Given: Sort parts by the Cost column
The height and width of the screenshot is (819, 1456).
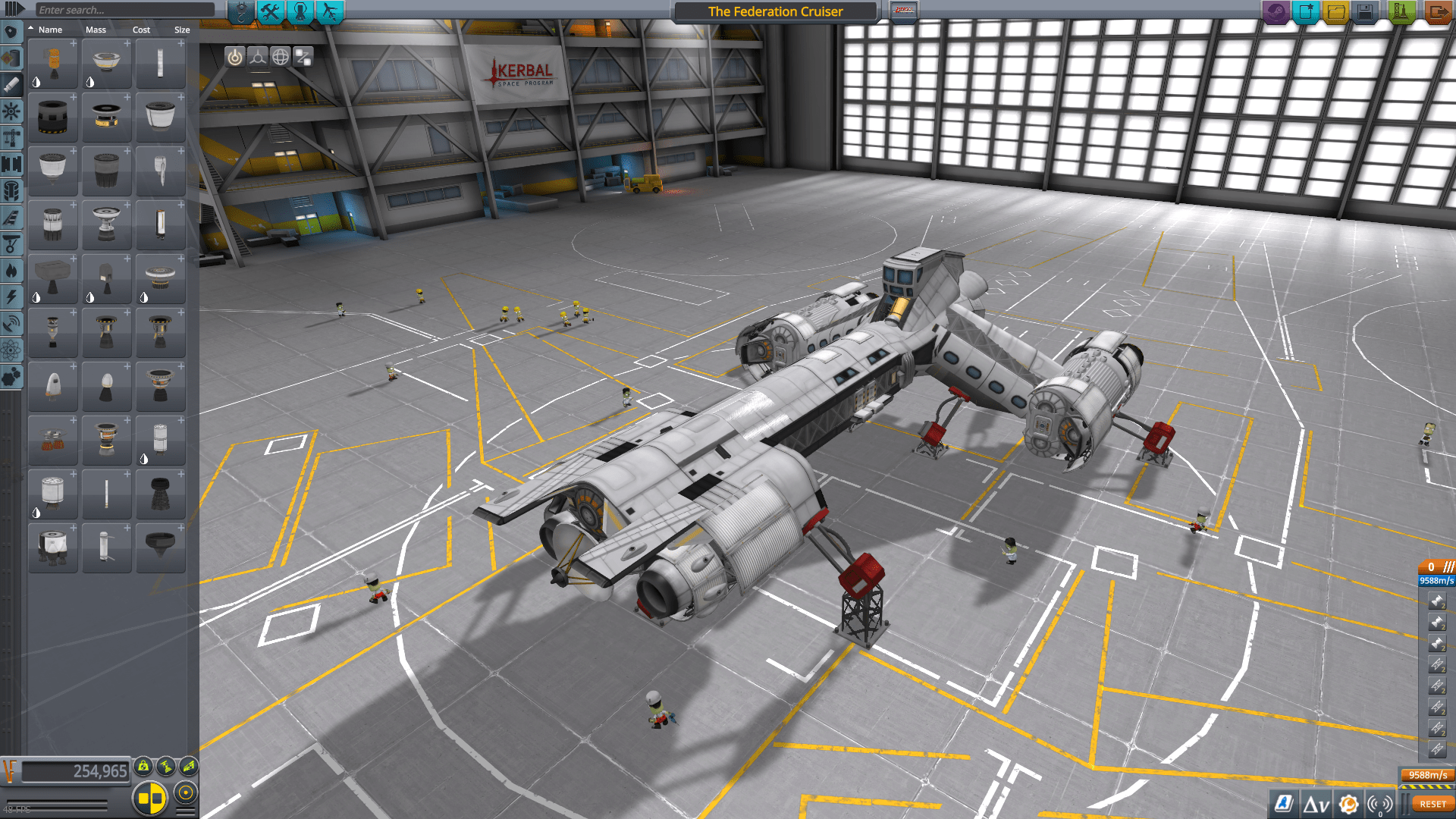Looking at the screenshot, I should pos(141,30).
